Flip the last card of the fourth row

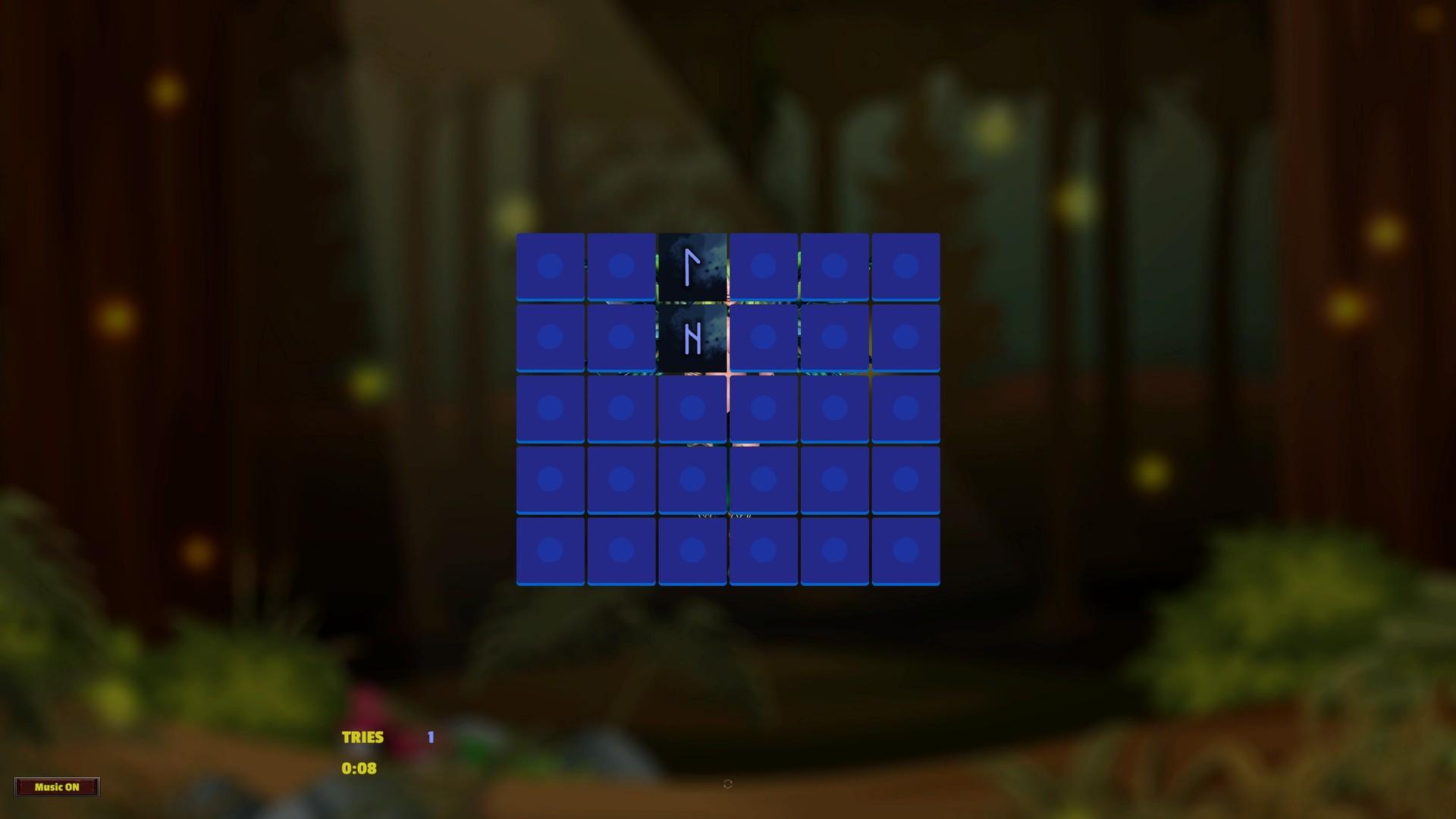coord(906,479)
